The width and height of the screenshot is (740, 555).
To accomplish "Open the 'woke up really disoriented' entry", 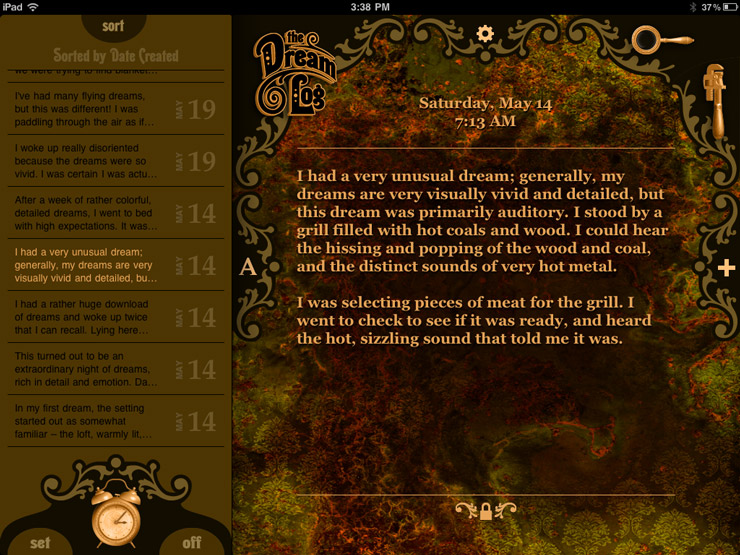I will pos(113,160).
